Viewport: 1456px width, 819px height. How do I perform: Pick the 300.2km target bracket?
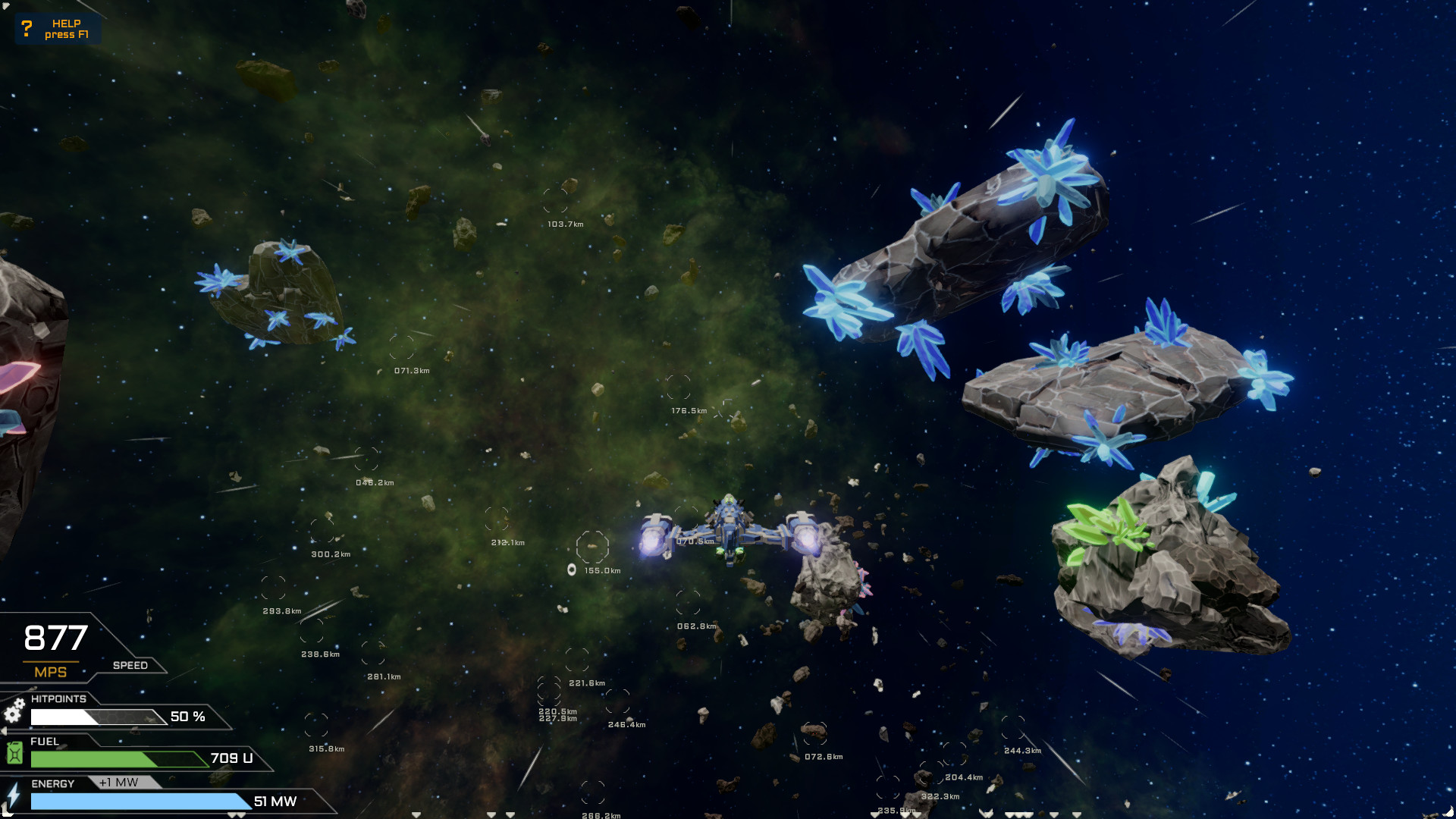coord(322,531)
